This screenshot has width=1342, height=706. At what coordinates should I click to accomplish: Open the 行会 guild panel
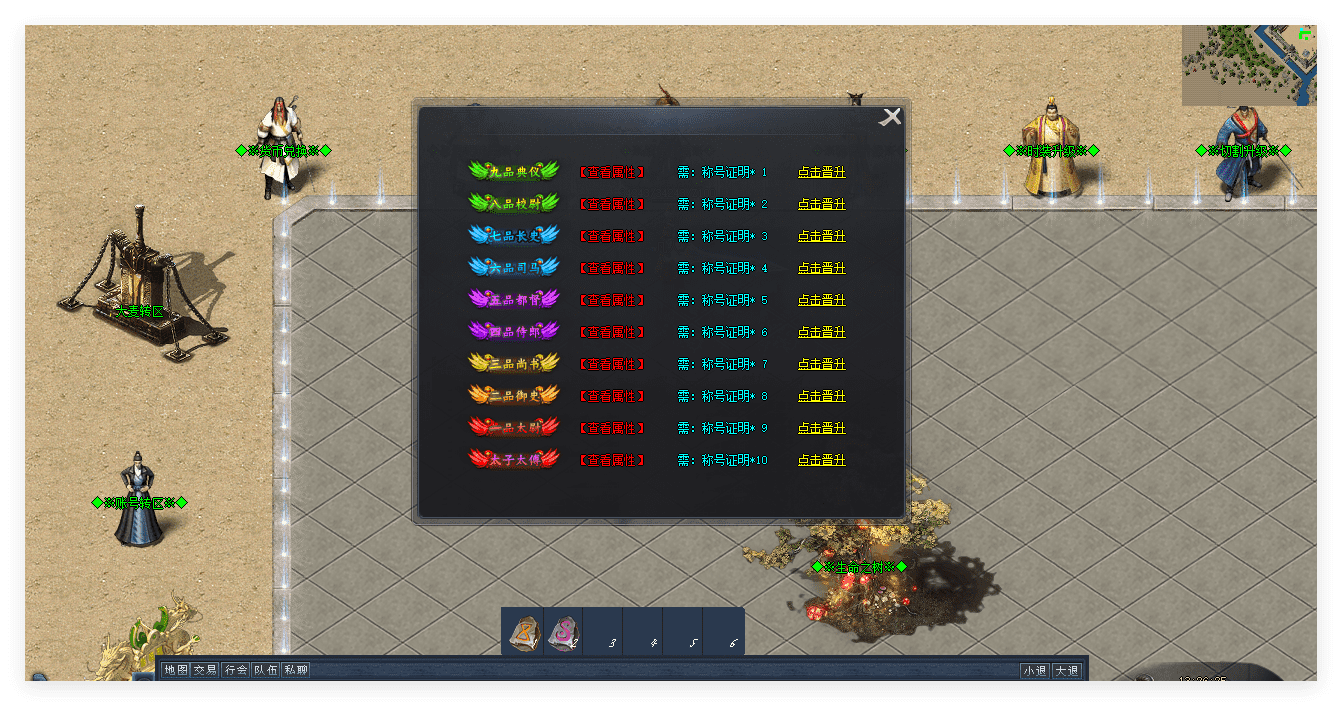point(236,670)
